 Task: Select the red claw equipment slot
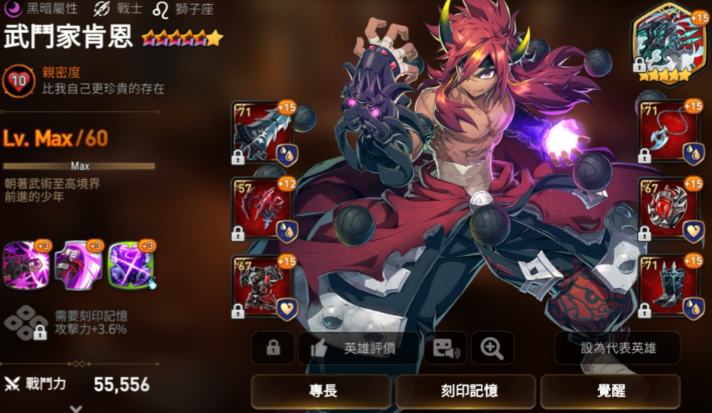point(262,208)
